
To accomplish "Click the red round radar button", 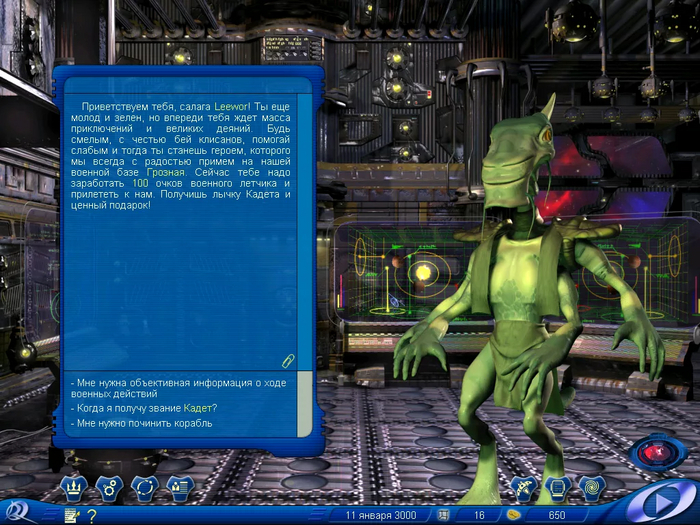I will (656, 453).
